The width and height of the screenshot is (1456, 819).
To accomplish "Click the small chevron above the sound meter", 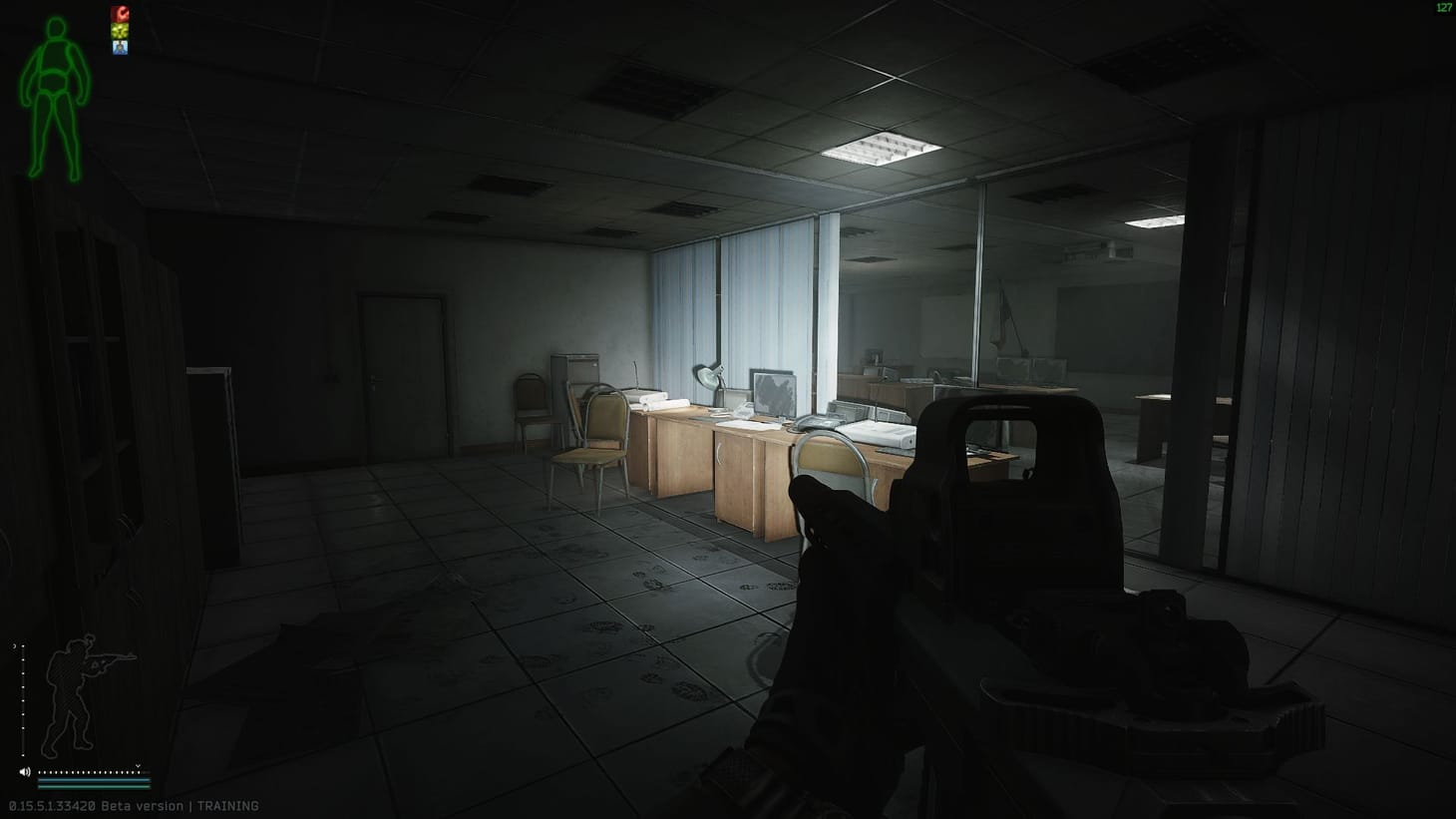I will point(137,766).
